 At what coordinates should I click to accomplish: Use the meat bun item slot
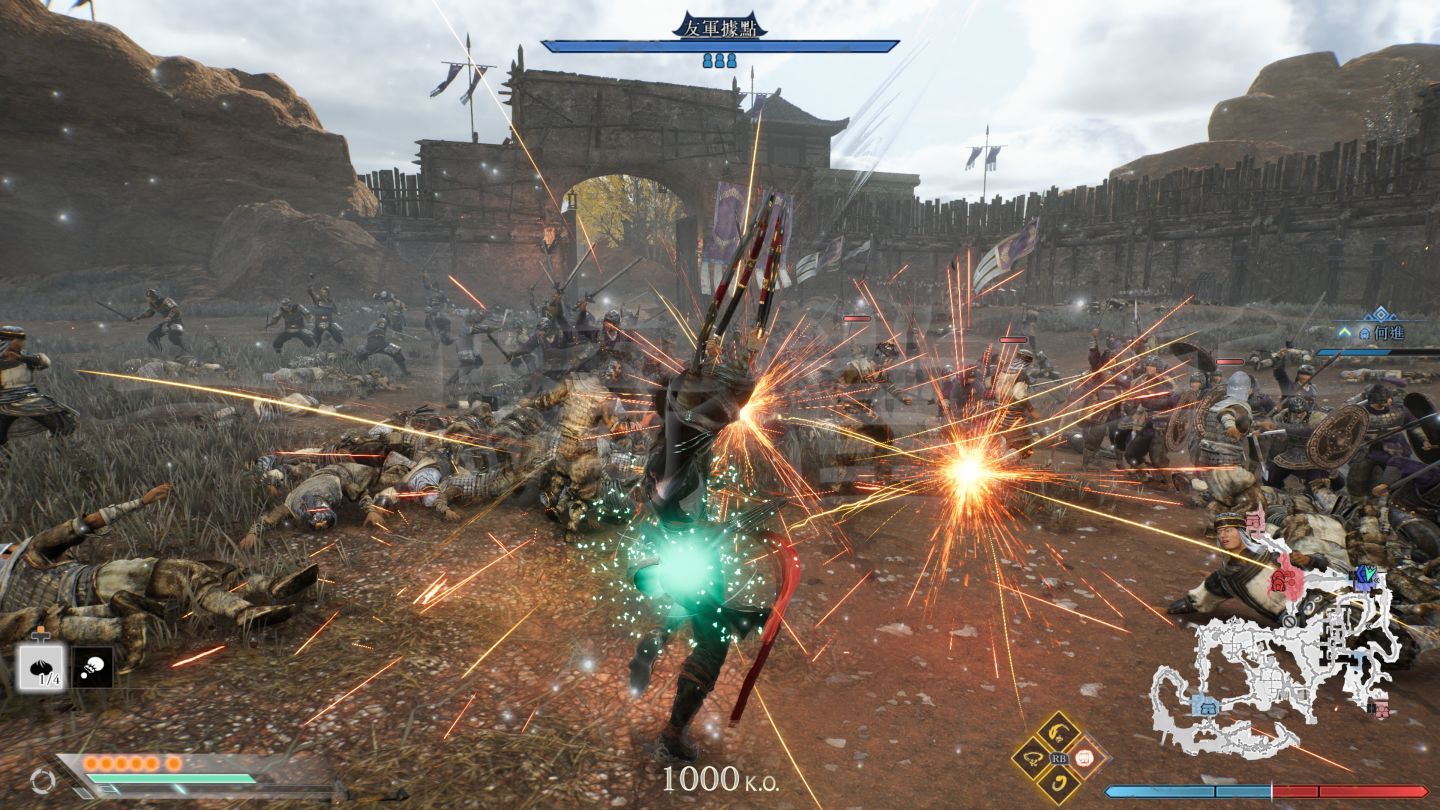click(x=41, y=666)
